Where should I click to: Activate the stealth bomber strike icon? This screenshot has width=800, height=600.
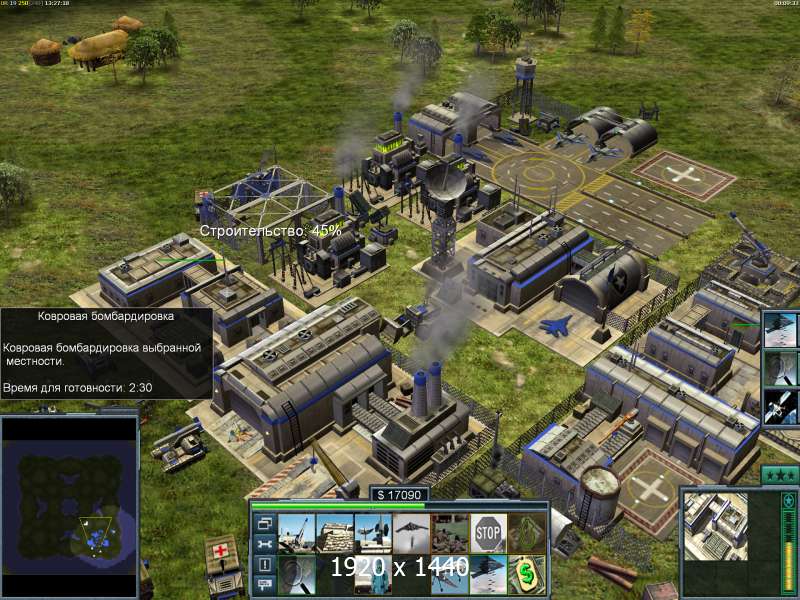coord(411,533)
